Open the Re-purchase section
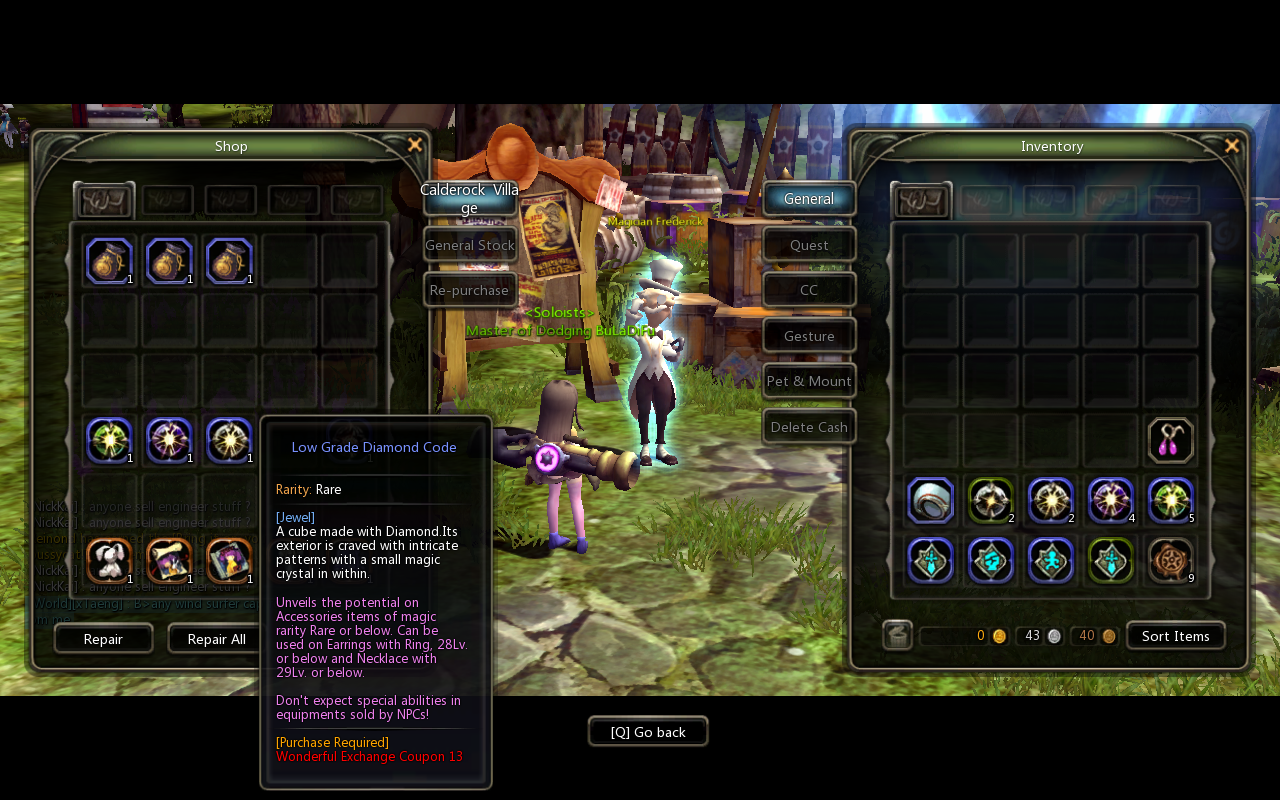Screen dimensions: 1280x800 click(x=469, y=289)
